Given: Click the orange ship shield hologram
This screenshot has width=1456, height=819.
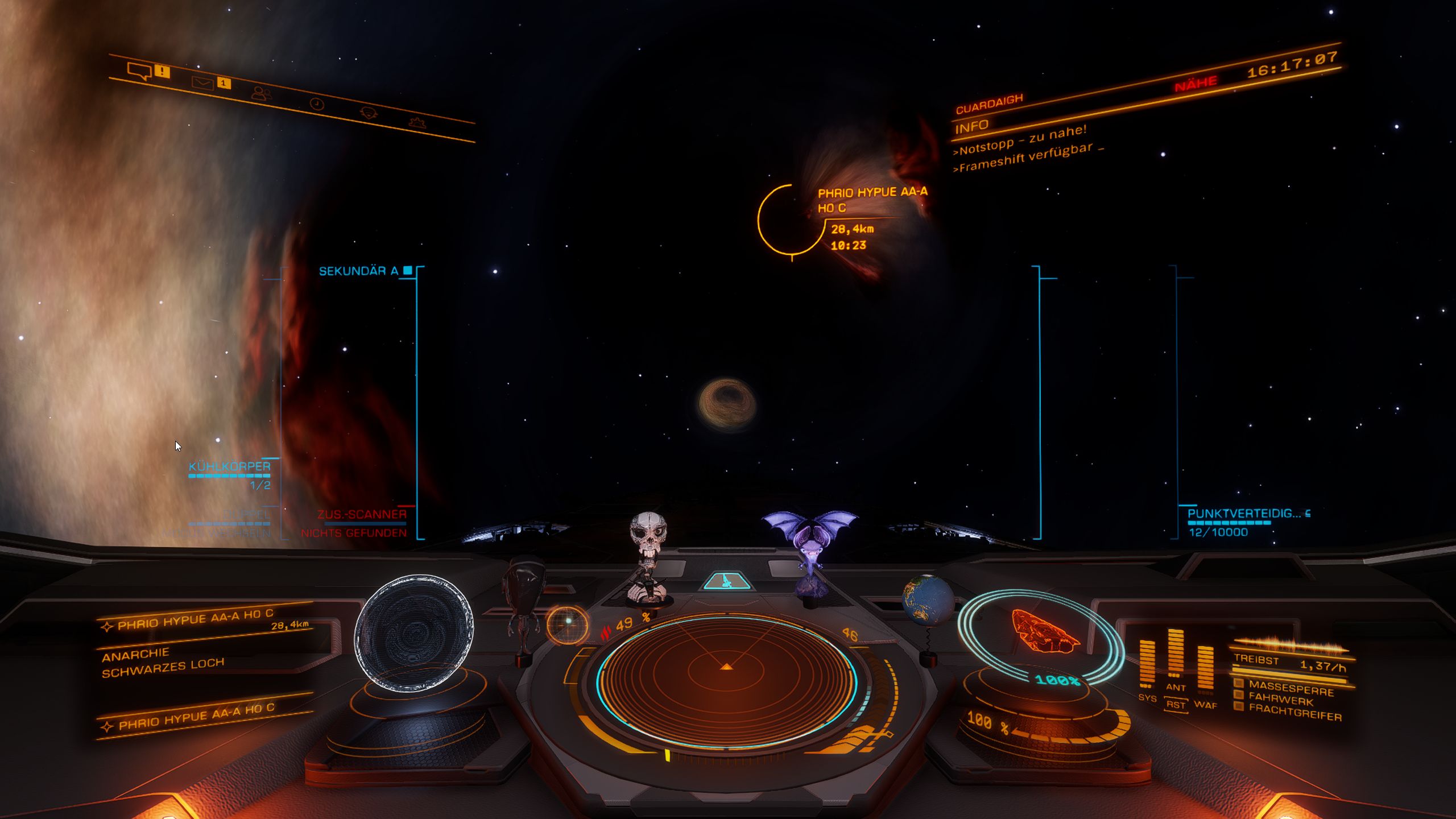Looking at the screenshot, I should pyautogui.click(x=1044, y=631).
